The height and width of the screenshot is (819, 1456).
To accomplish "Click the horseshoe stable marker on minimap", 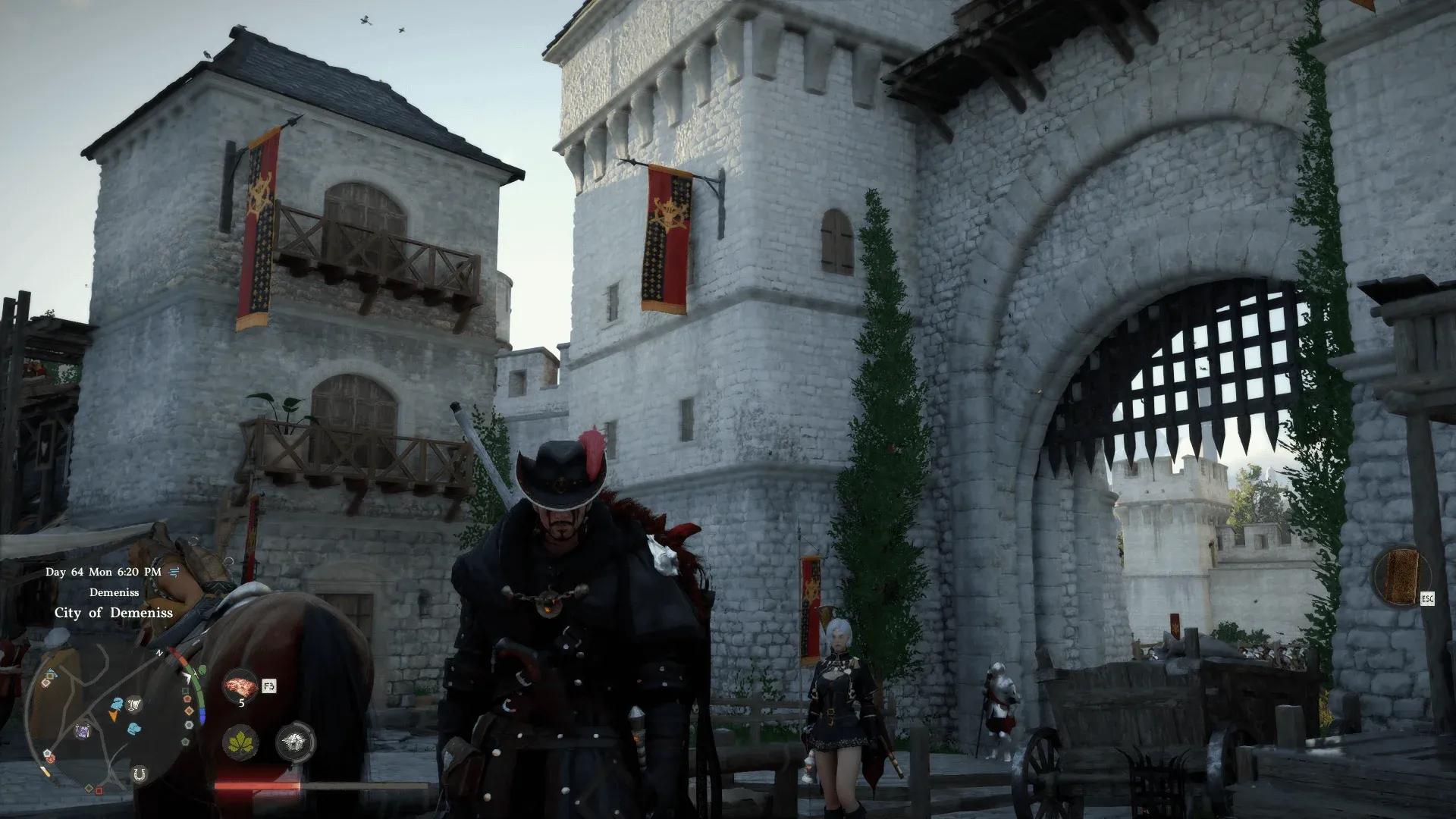I will 140,774.
